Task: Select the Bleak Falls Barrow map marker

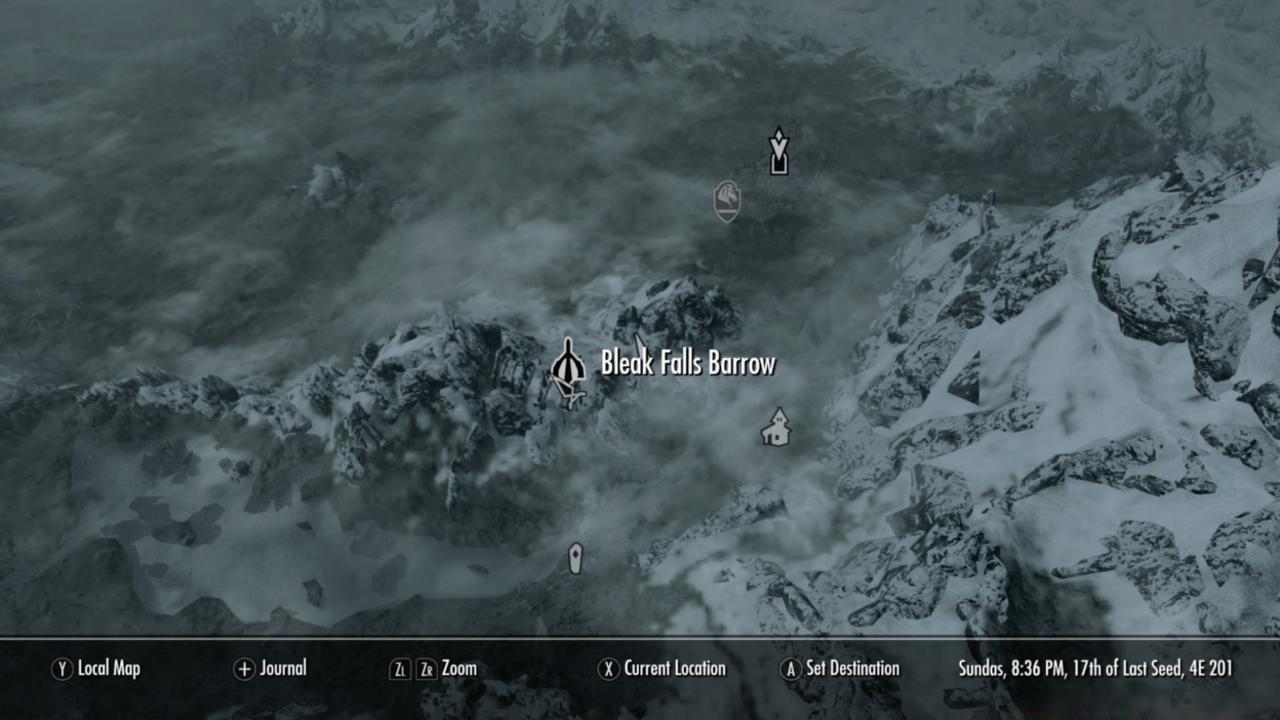Action: click(568, 368)
